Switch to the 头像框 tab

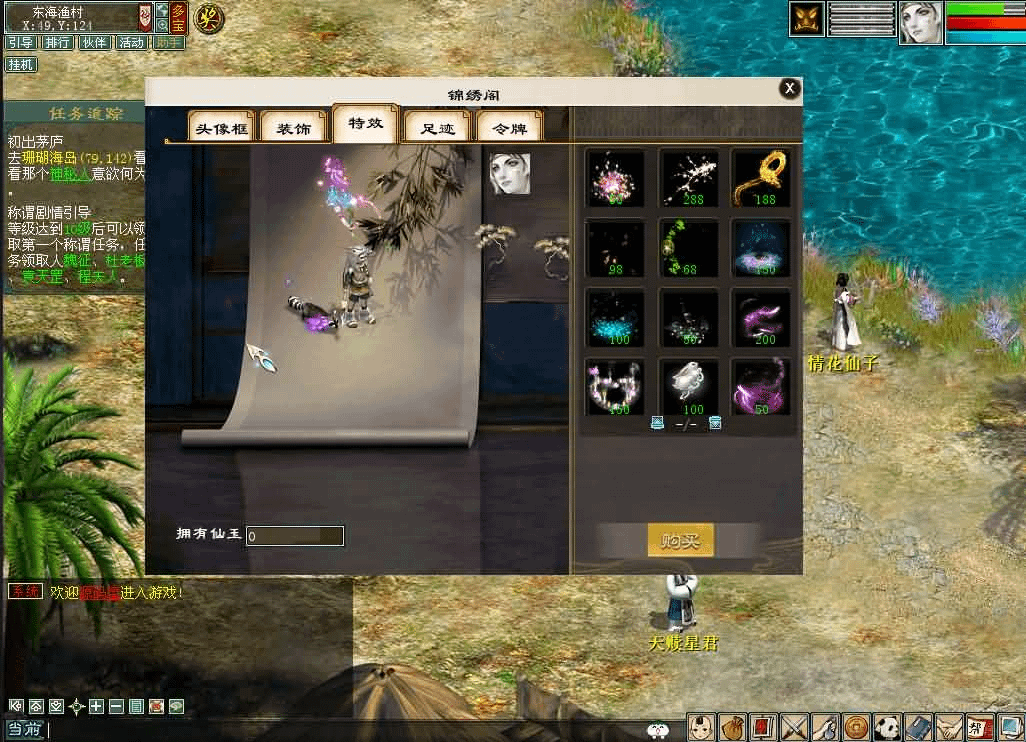click(221, 128)
